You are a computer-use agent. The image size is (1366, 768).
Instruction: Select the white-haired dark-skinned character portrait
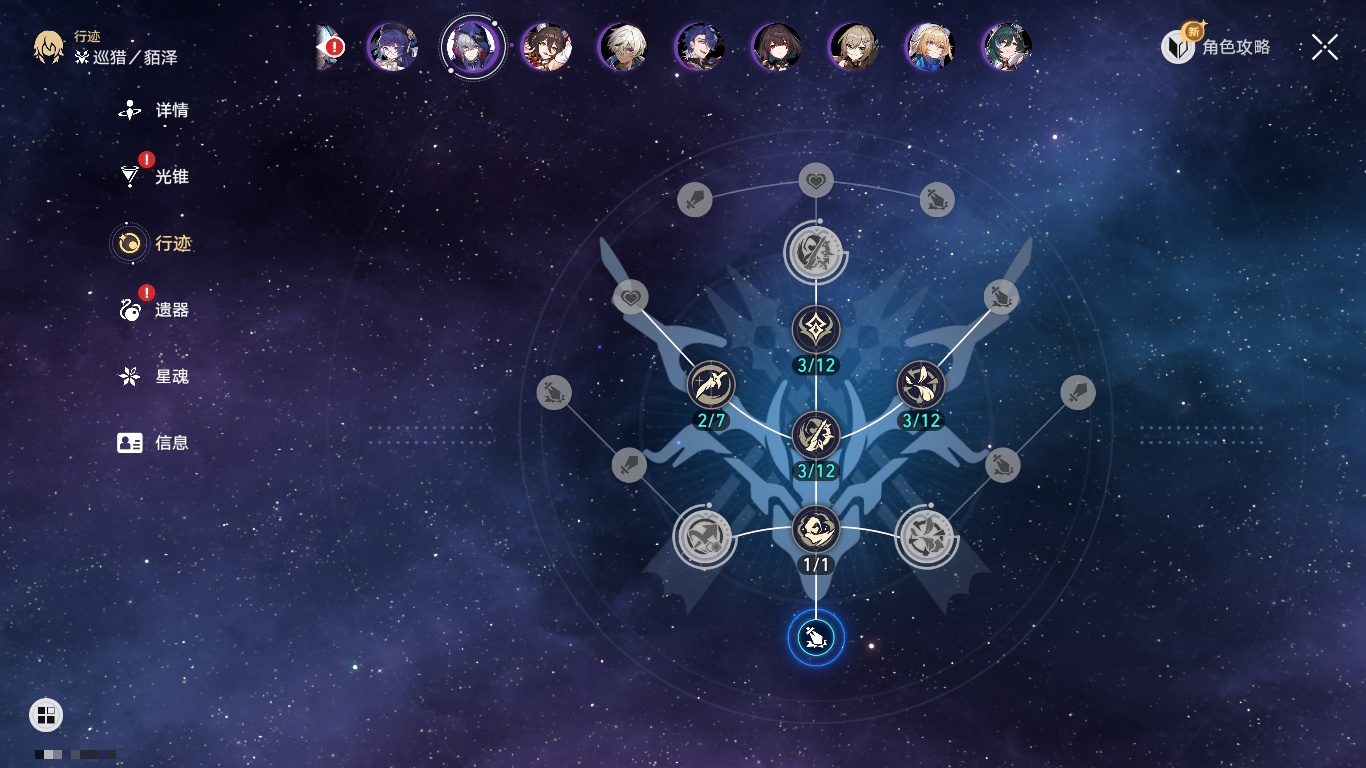pyautogui.click(x=624, y=47)
